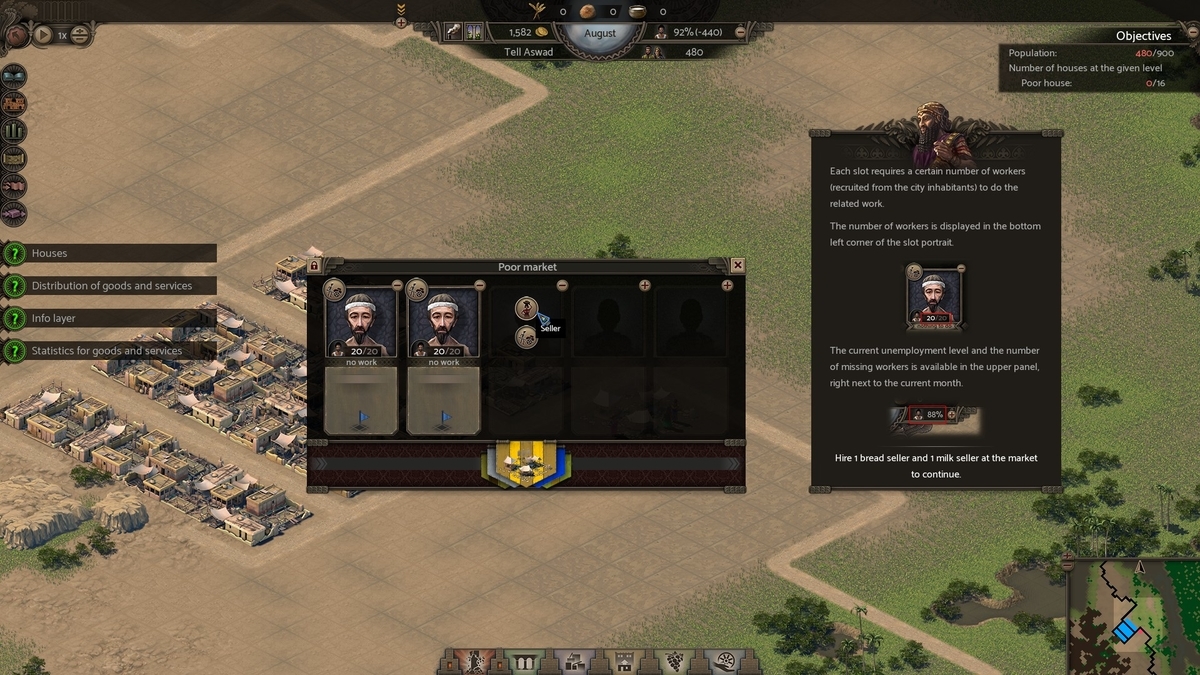Open the workshop blocks build category

pos(574,661)
